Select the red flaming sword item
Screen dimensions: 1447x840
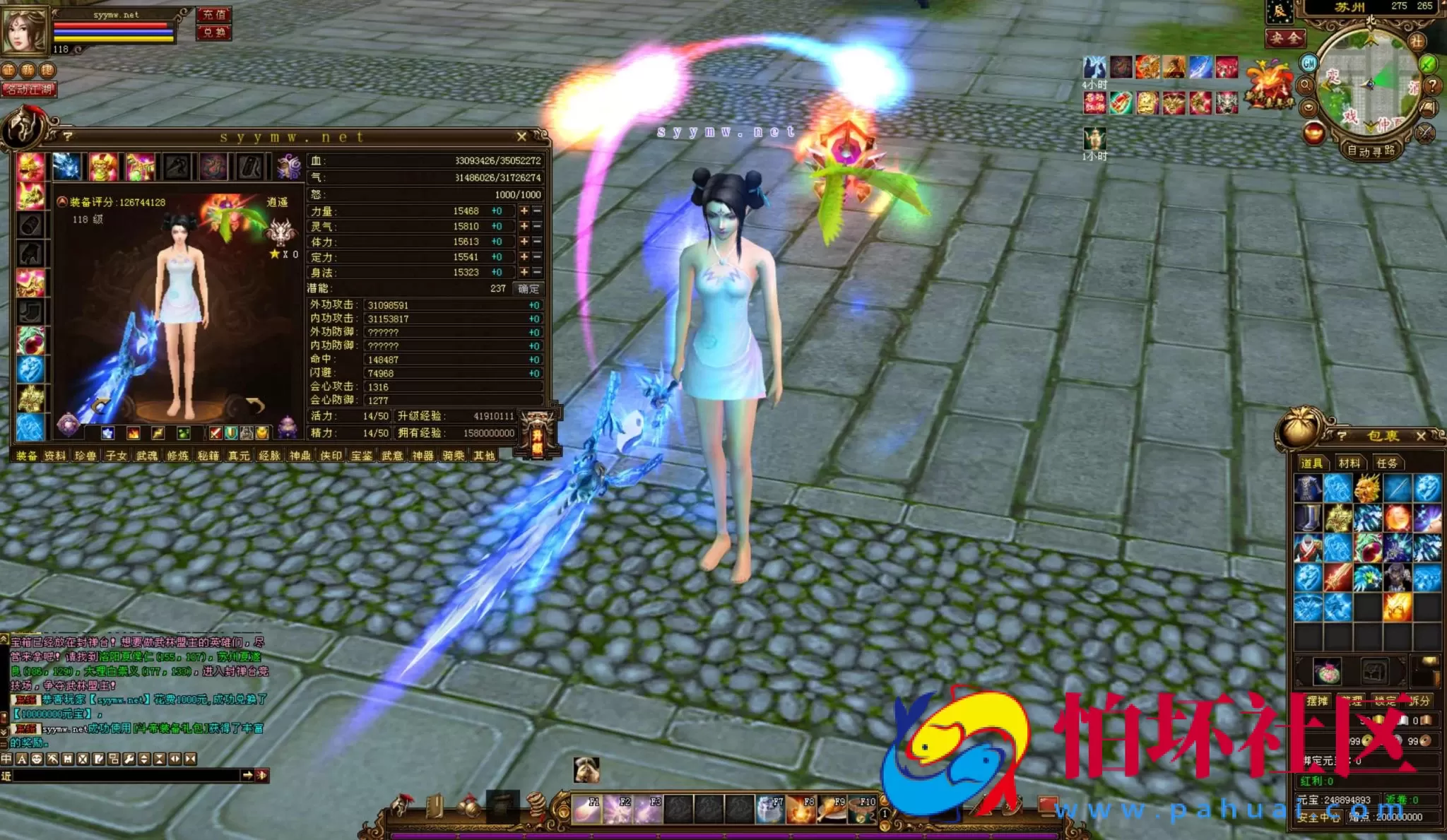(1337, 577)
